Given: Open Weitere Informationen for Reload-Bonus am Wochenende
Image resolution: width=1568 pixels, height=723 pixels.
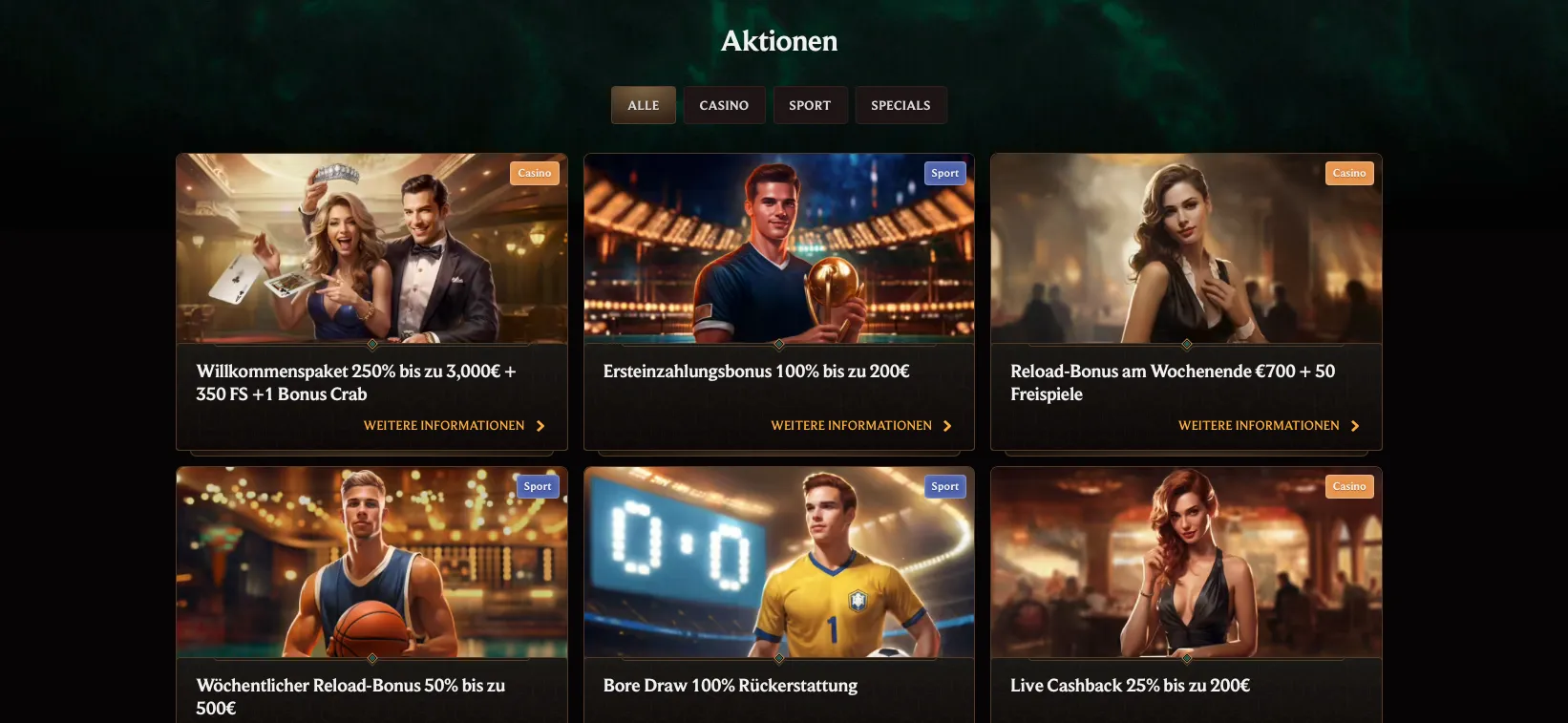Looking at the screenshot, I should click(x=1259, y=425).
